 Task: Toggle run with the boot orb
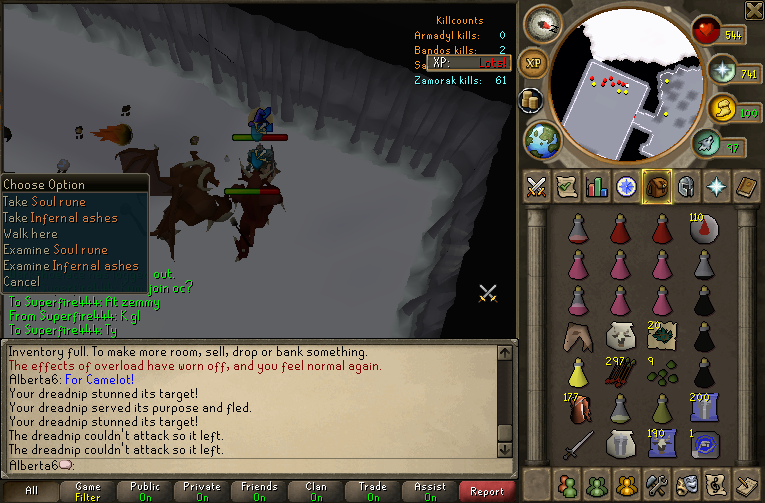pyautogui.click(x=707, y=145)
